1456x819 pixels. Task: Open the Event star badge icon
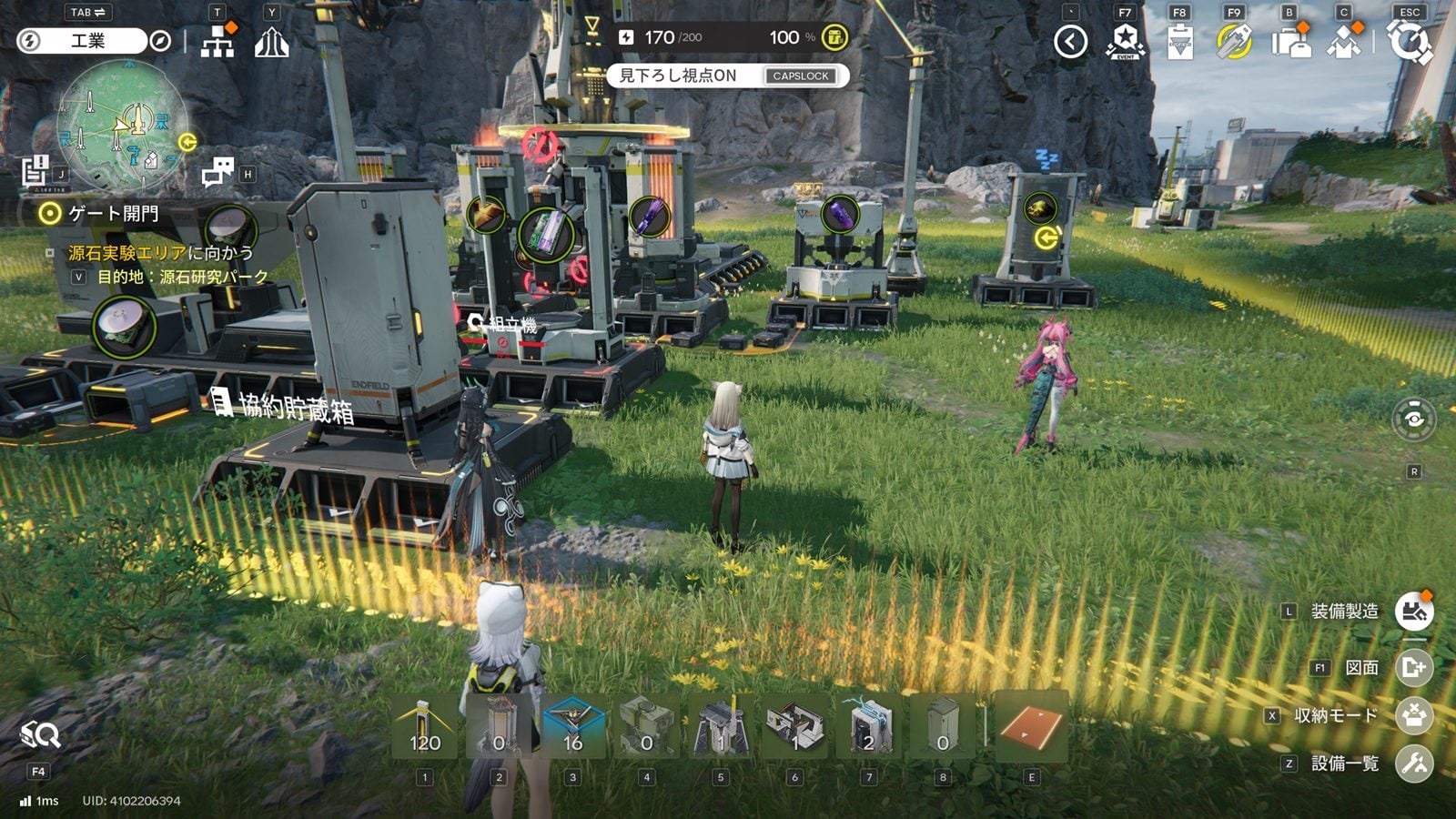click(x=1126, y=42)
